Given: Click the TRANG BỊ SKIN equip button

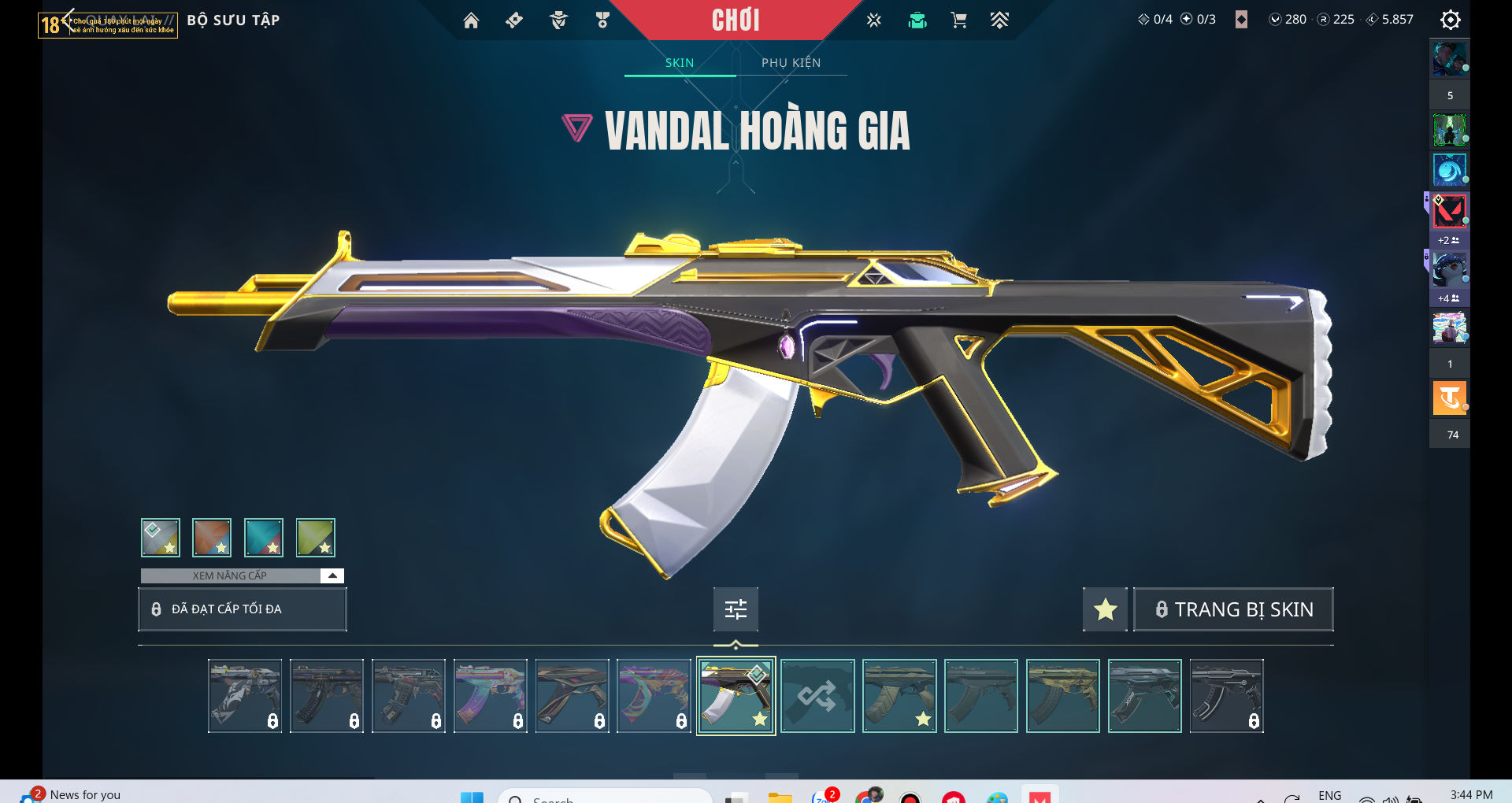Looking at the screenshot, I should click(1233, 609).
